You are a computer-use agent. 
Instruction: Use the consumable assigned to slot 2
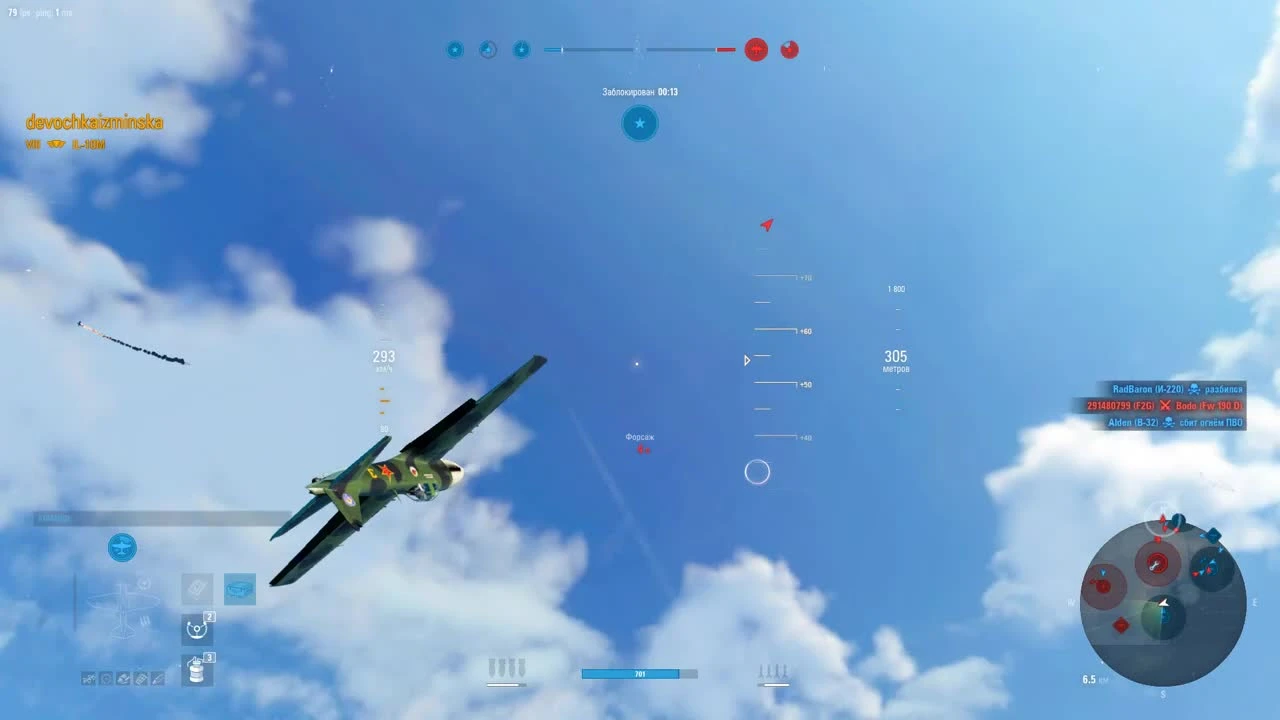196,630
